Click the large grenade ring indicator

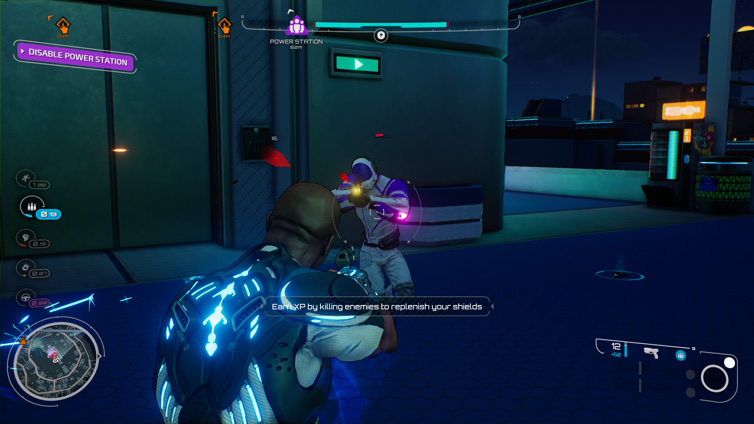(714, 378)
